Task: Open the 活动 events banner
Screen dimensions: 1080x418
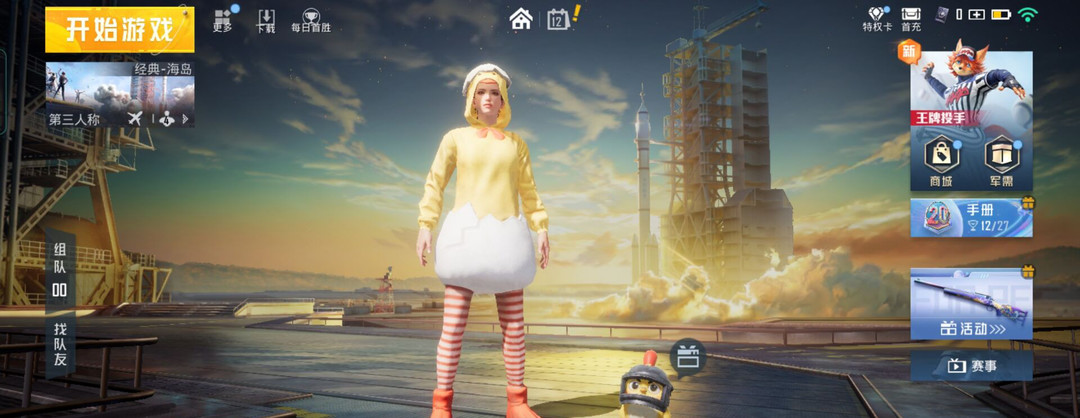Action: (x=970, y=305)
